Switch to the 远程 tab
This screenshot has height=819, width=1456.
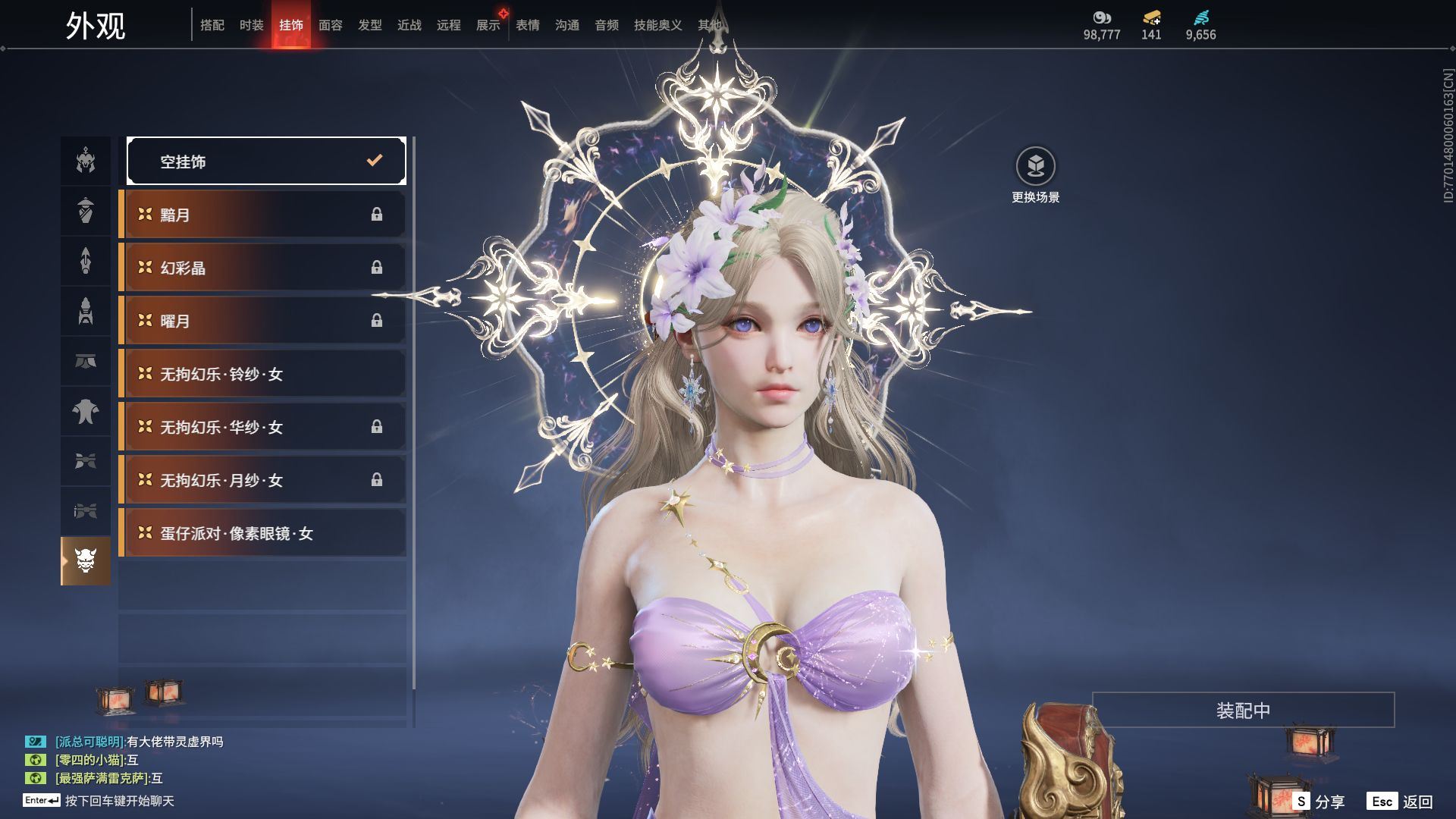coord(449,26)
